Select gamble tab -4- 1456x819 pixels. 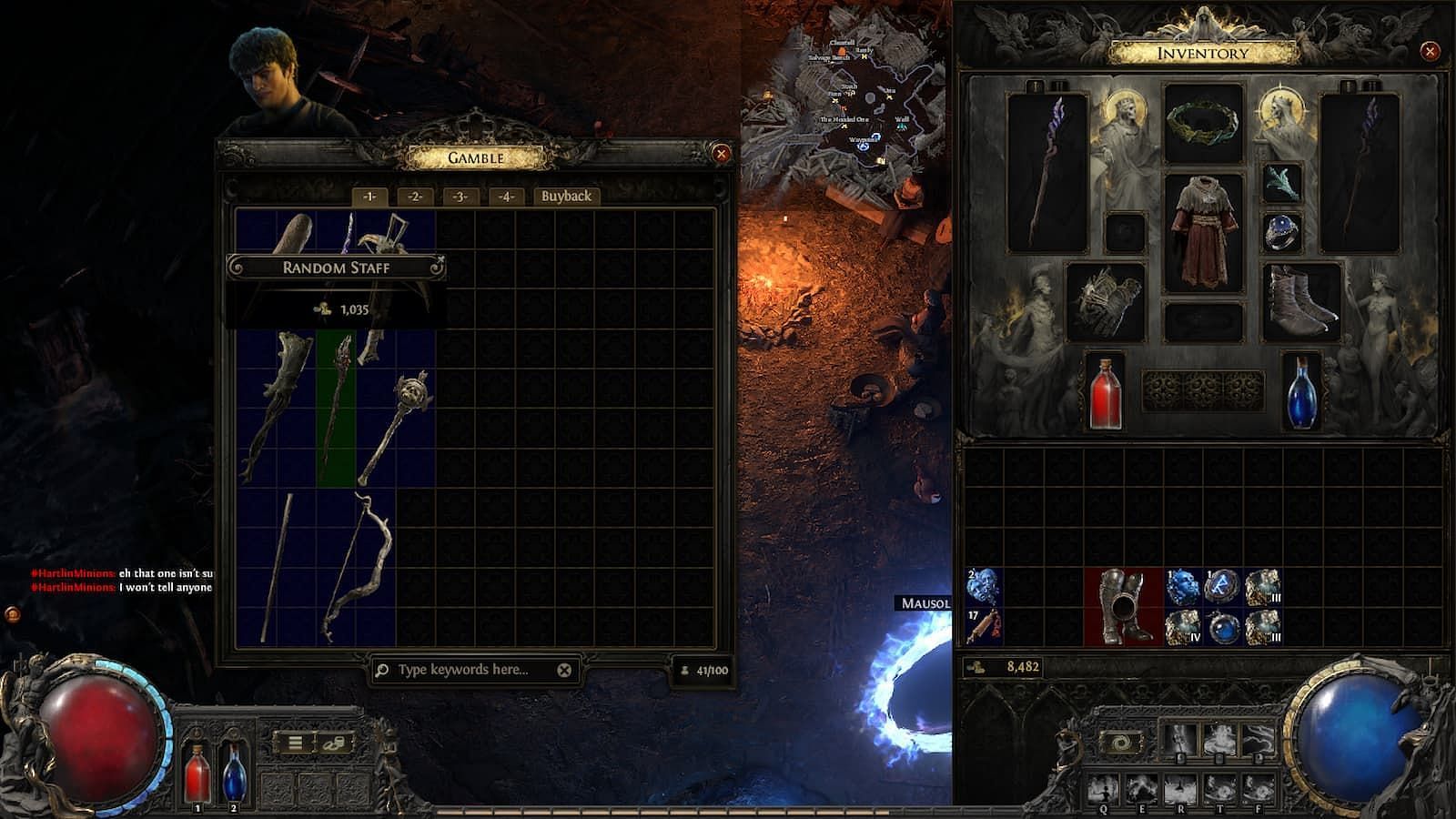506,197
